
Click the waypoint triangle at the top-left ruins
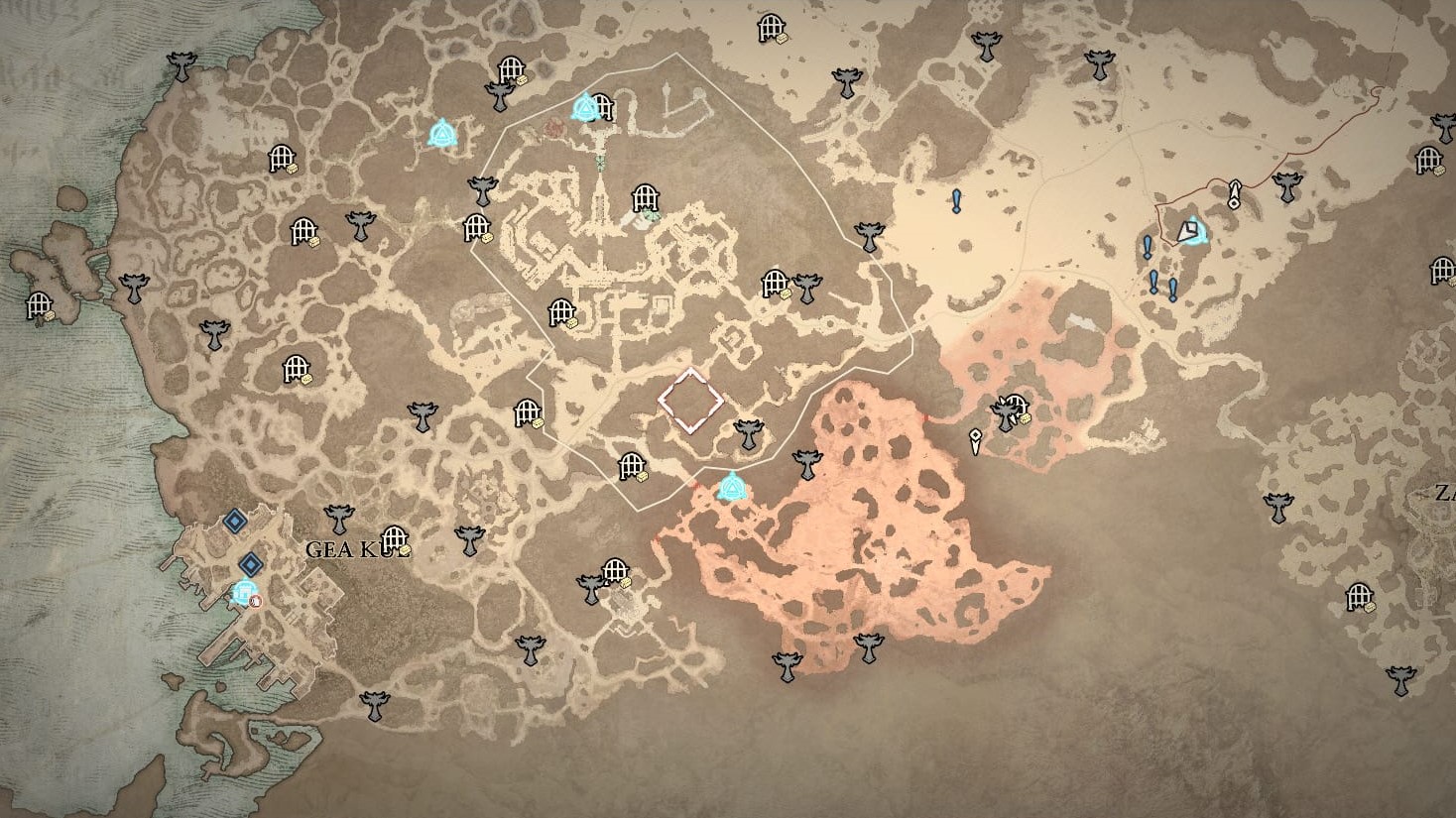443,130
